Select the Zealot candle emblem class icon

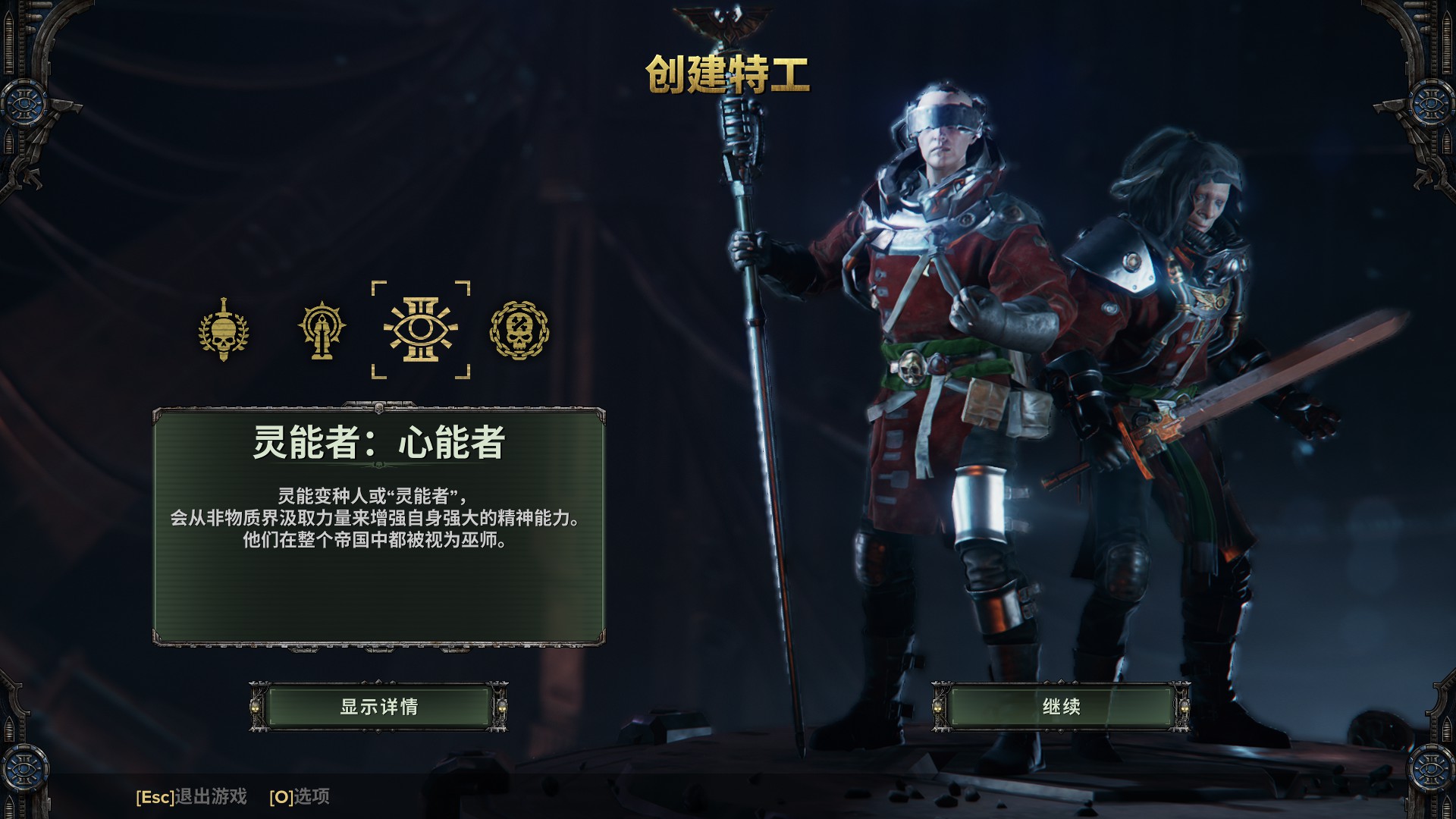(322, 329)
